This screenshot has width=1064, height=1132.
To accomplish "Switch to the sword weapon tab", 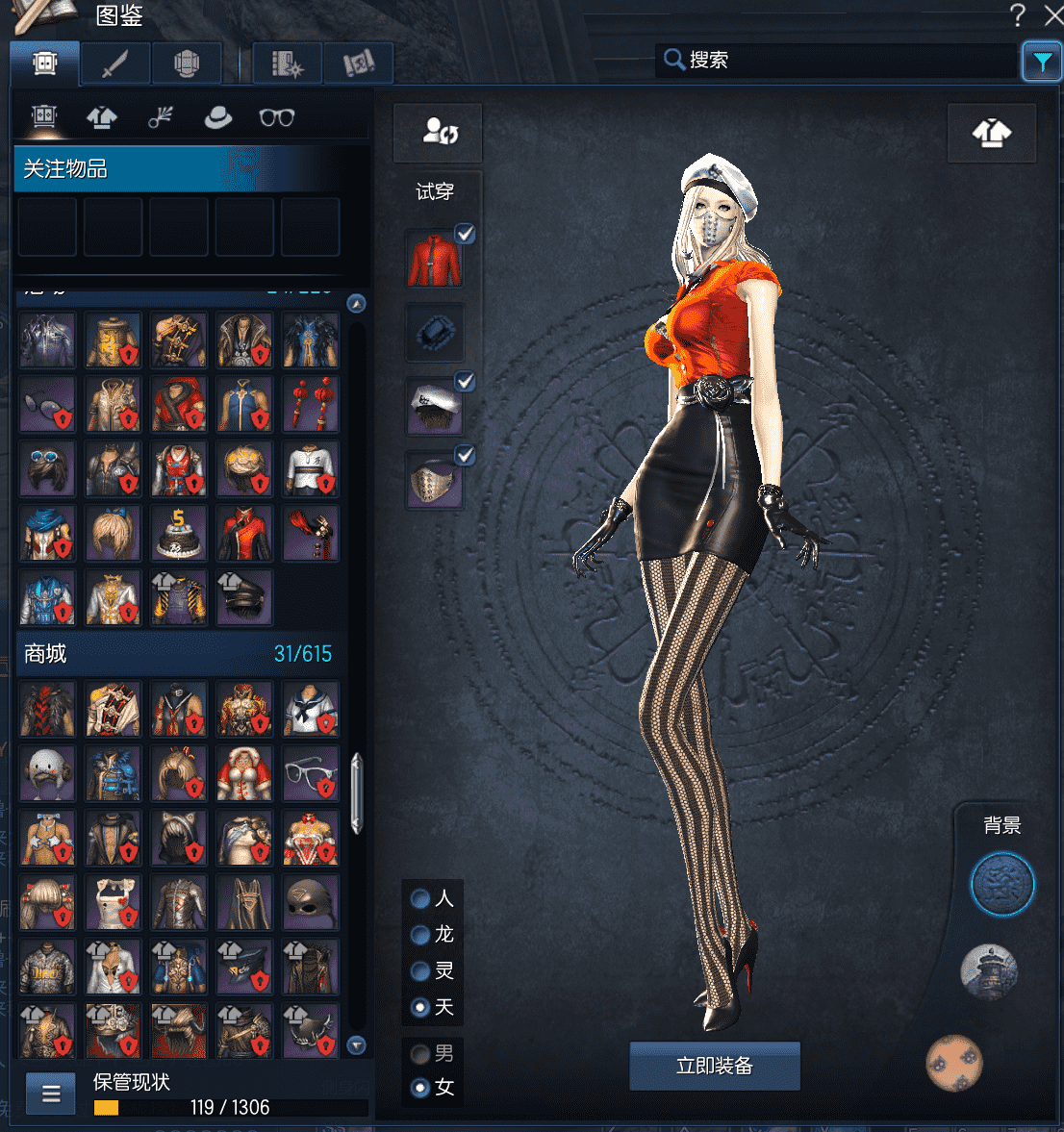I will 115,63.
